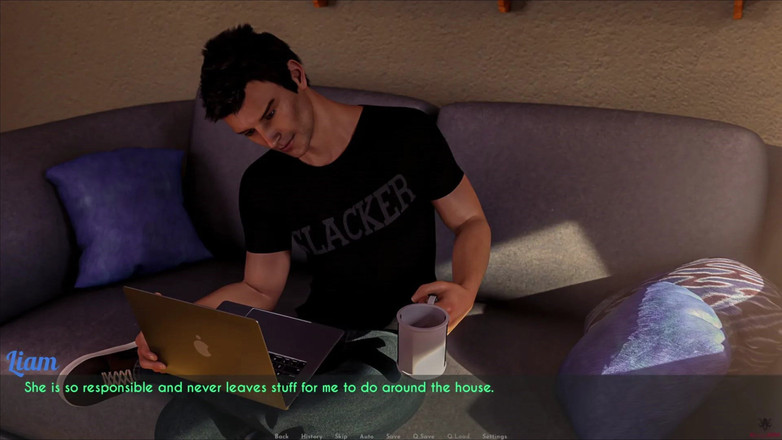This screenshot has height=440, width=782.
Task: Open the Save menu
Action: pos(394,436)
